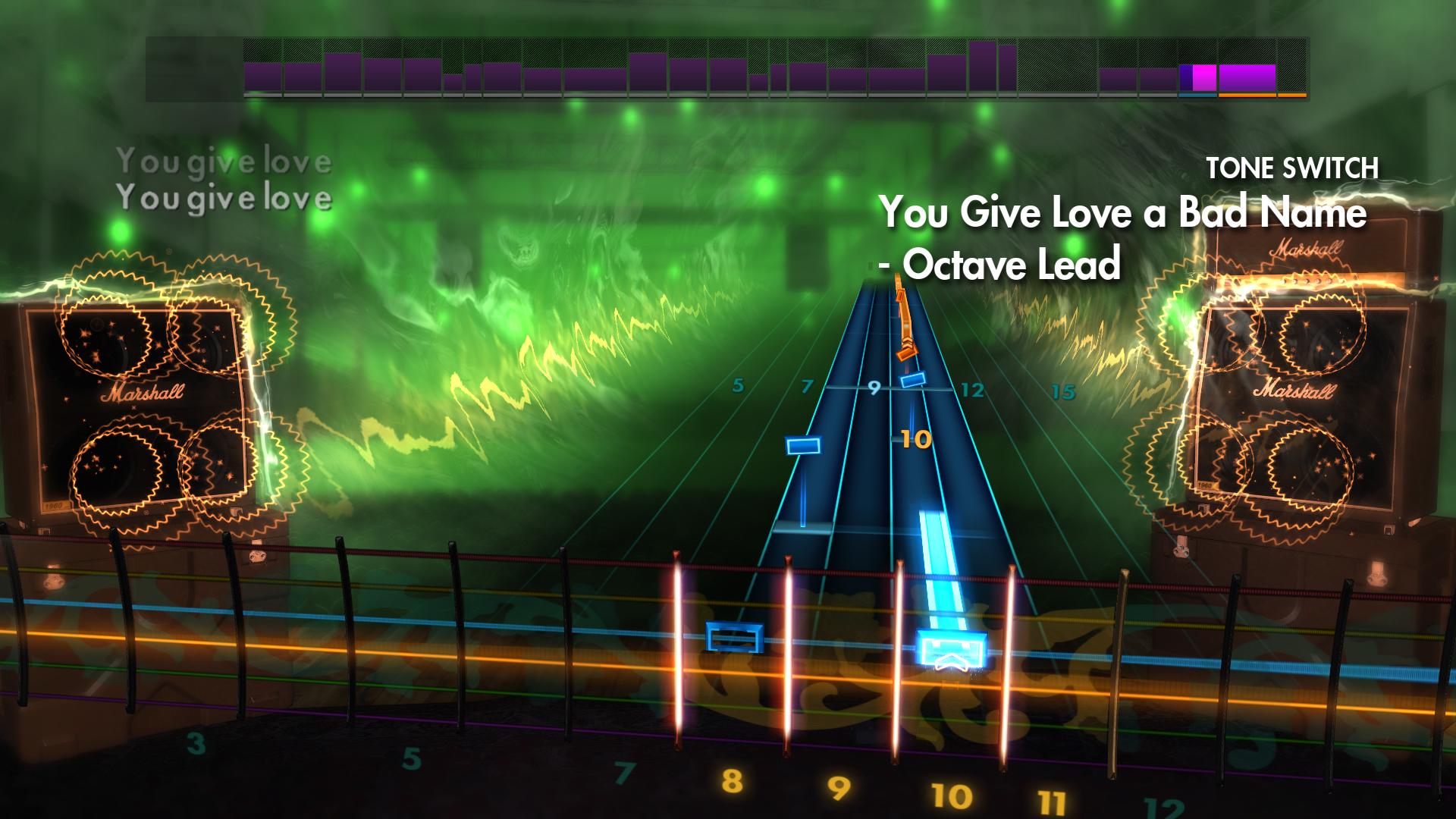
Task: Click the 7 fret number on the highway
Action: (x=807, y=386)
